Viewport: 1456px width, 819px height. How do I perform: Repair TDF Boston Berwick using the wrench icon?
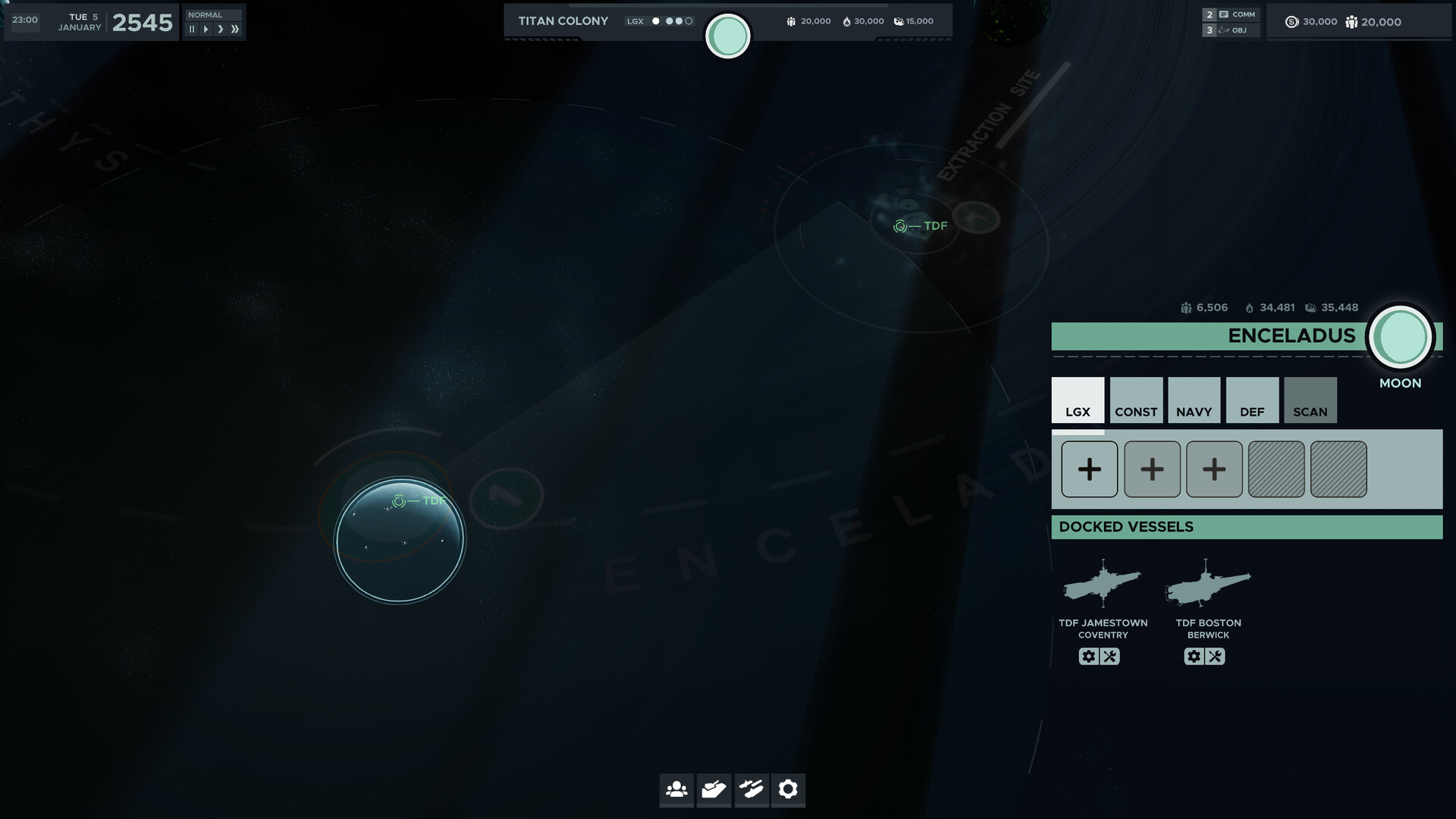[x=1215, y=656]
